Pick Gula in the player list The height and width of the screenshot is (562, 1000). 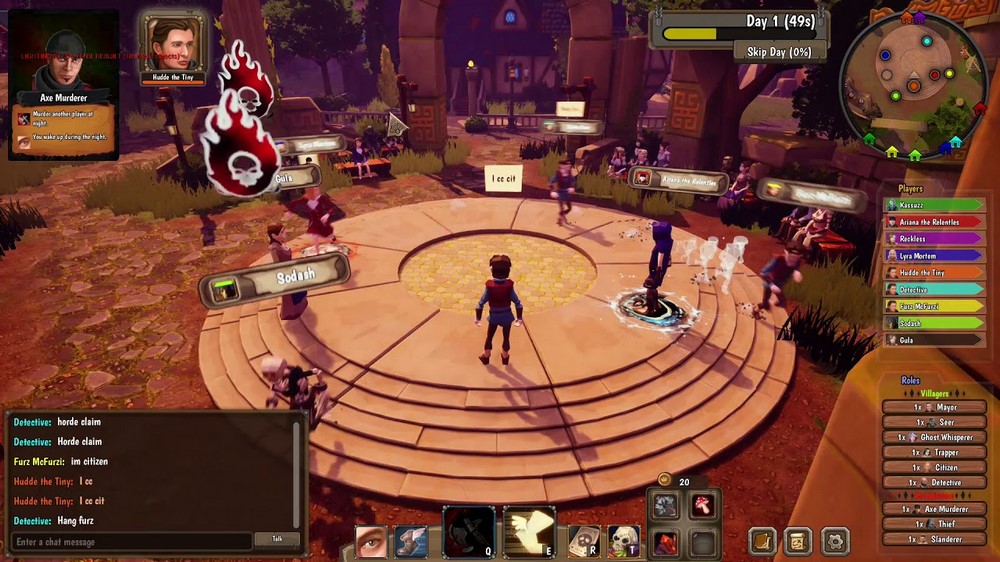(932, 340)
